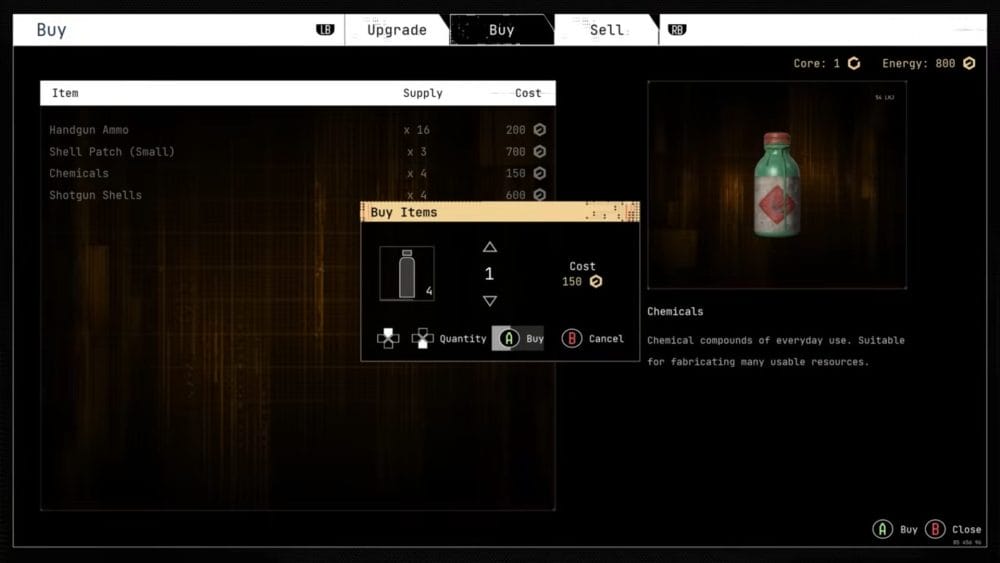Open the Sell tab

(606, 30)
